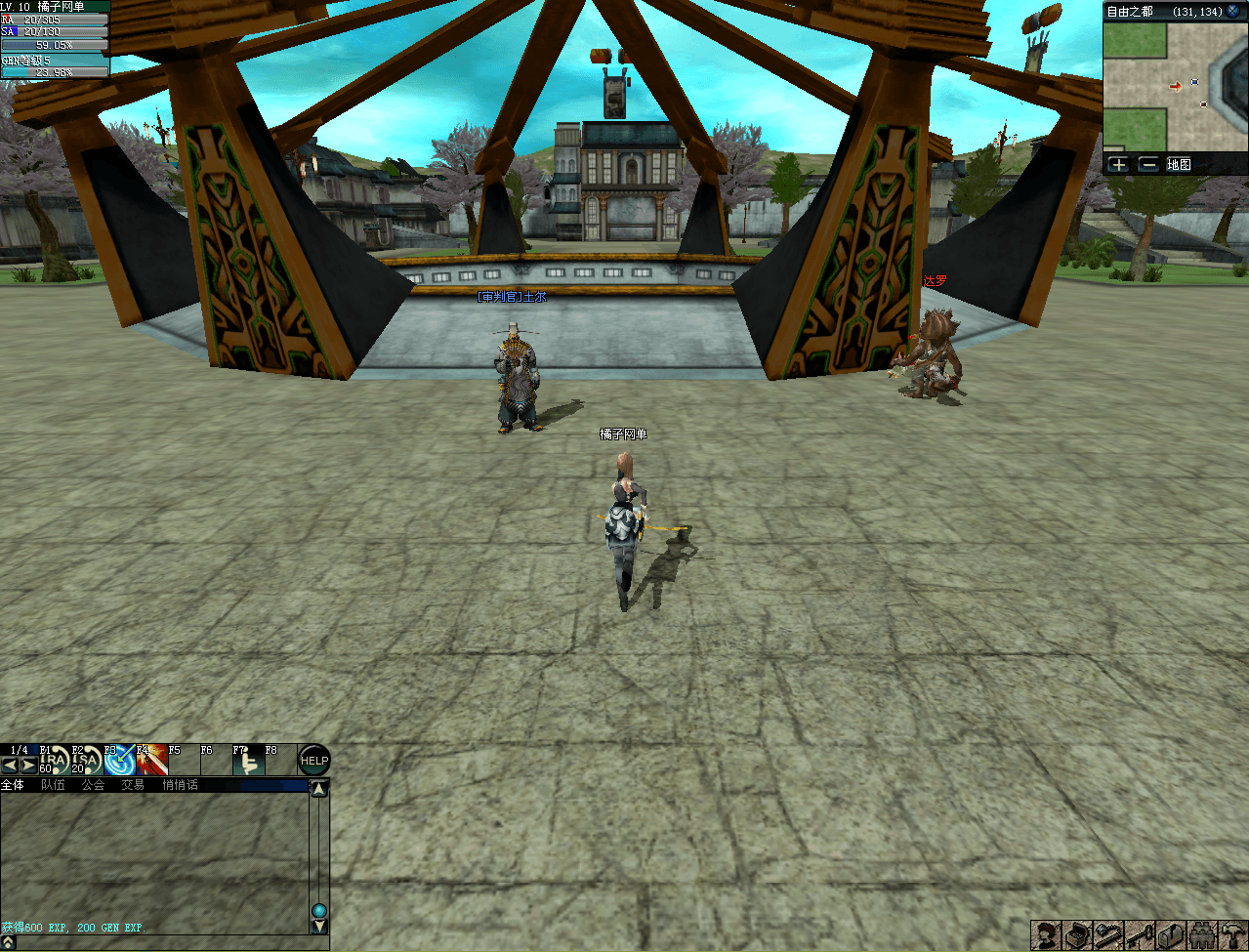This screenshot has height=952, width=1249.
Task: Zoom in the minimap with plus button
Action: (1119, 164)
